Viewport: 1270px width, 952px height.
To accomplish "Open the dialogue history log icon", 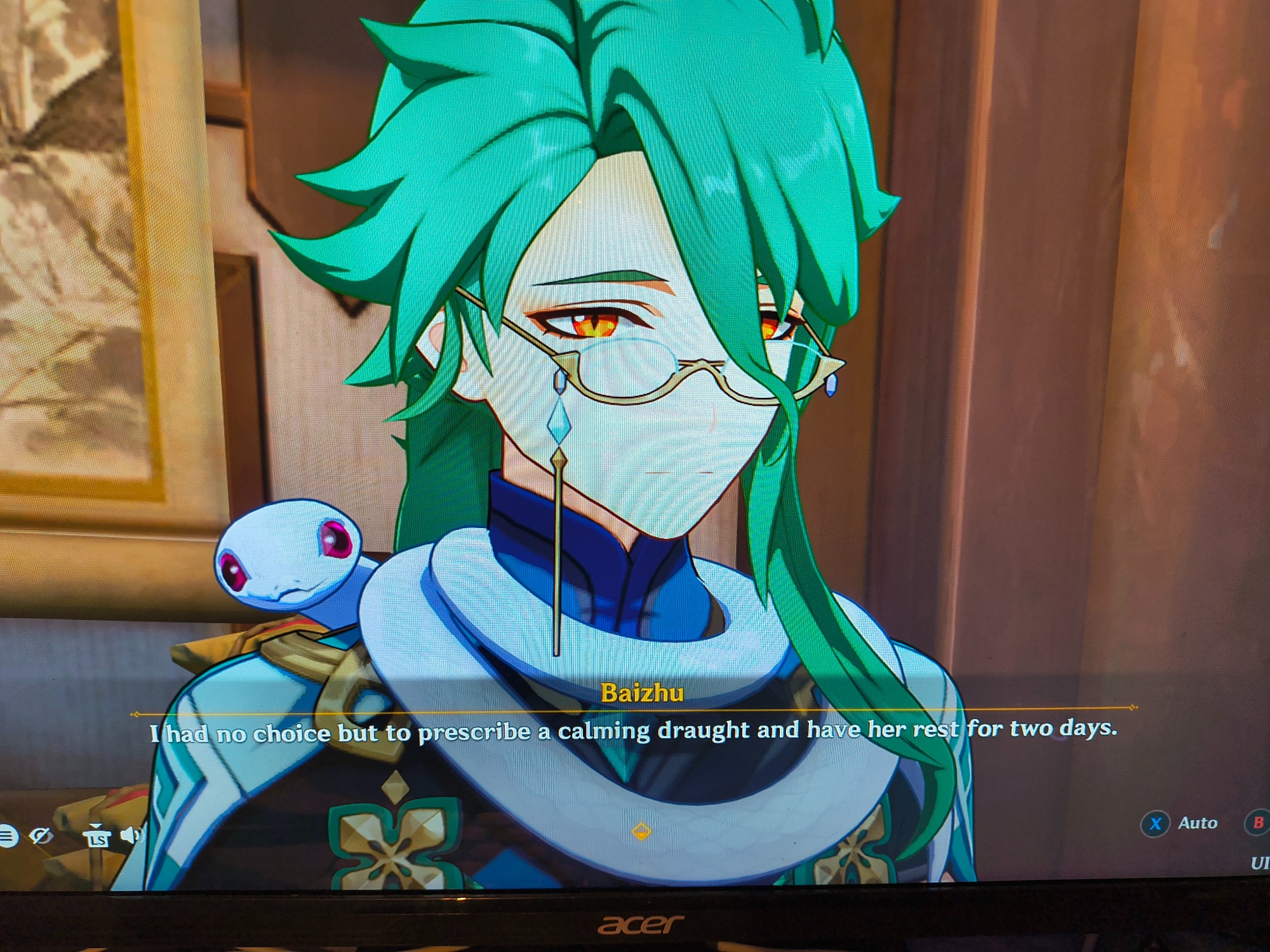I will (x=8, y=836).
